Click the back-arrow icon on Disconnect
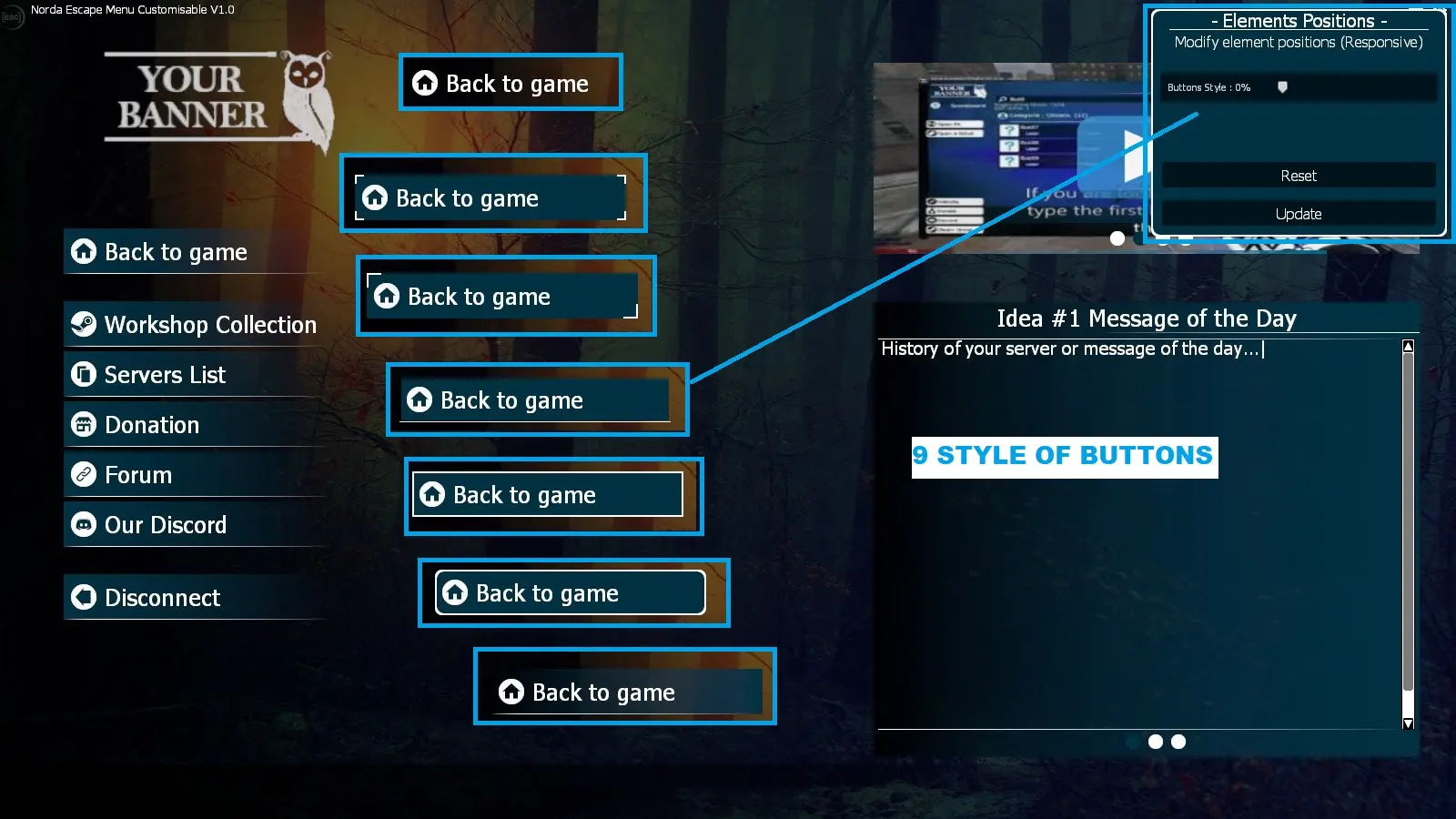The width and height of the screenshot is (1456, 819). [x=82, y=597]
